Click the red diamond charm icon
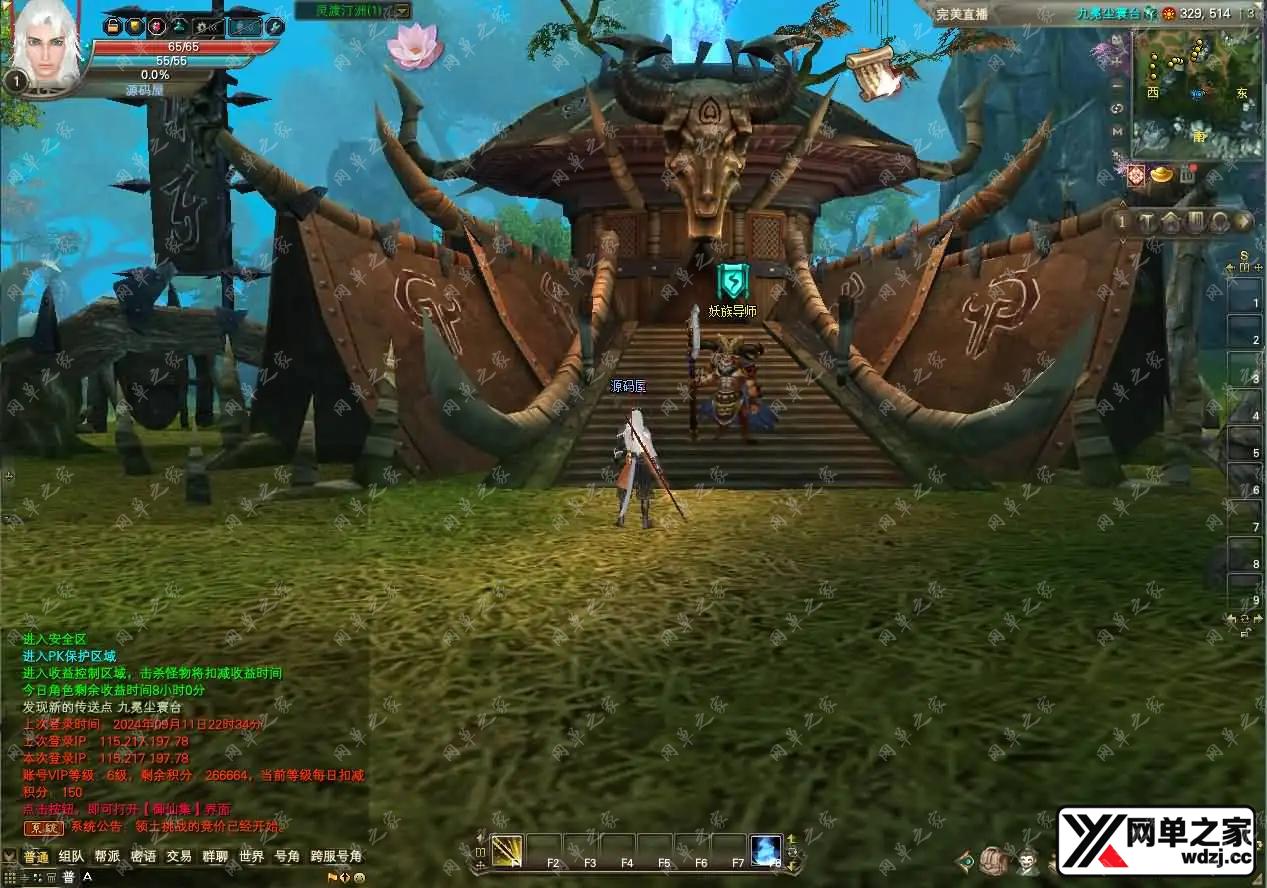This screenshot has width=1267, height=888. 1136,176
